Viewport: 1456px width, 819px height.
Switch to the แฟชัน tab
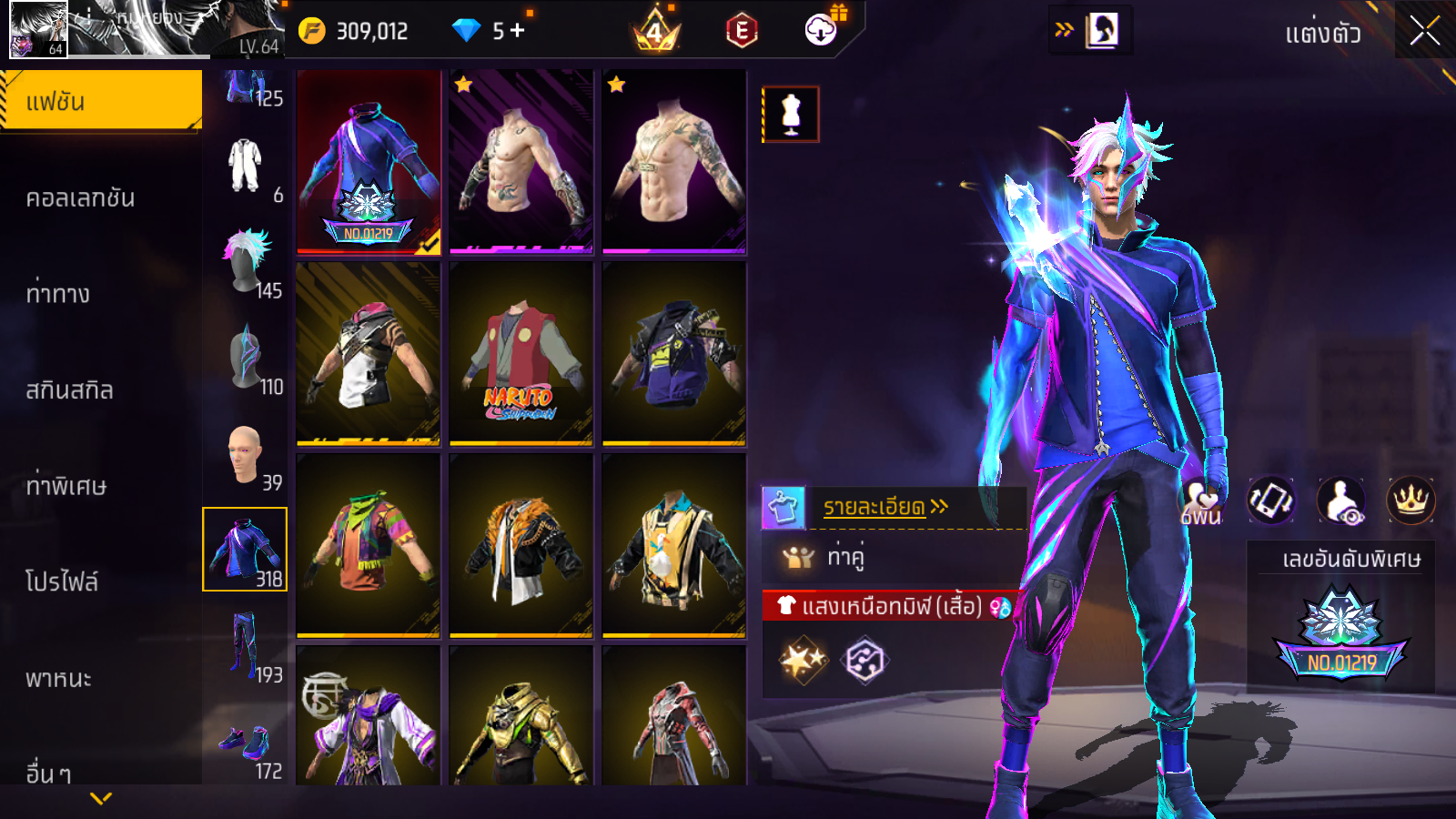click(100, 101)
